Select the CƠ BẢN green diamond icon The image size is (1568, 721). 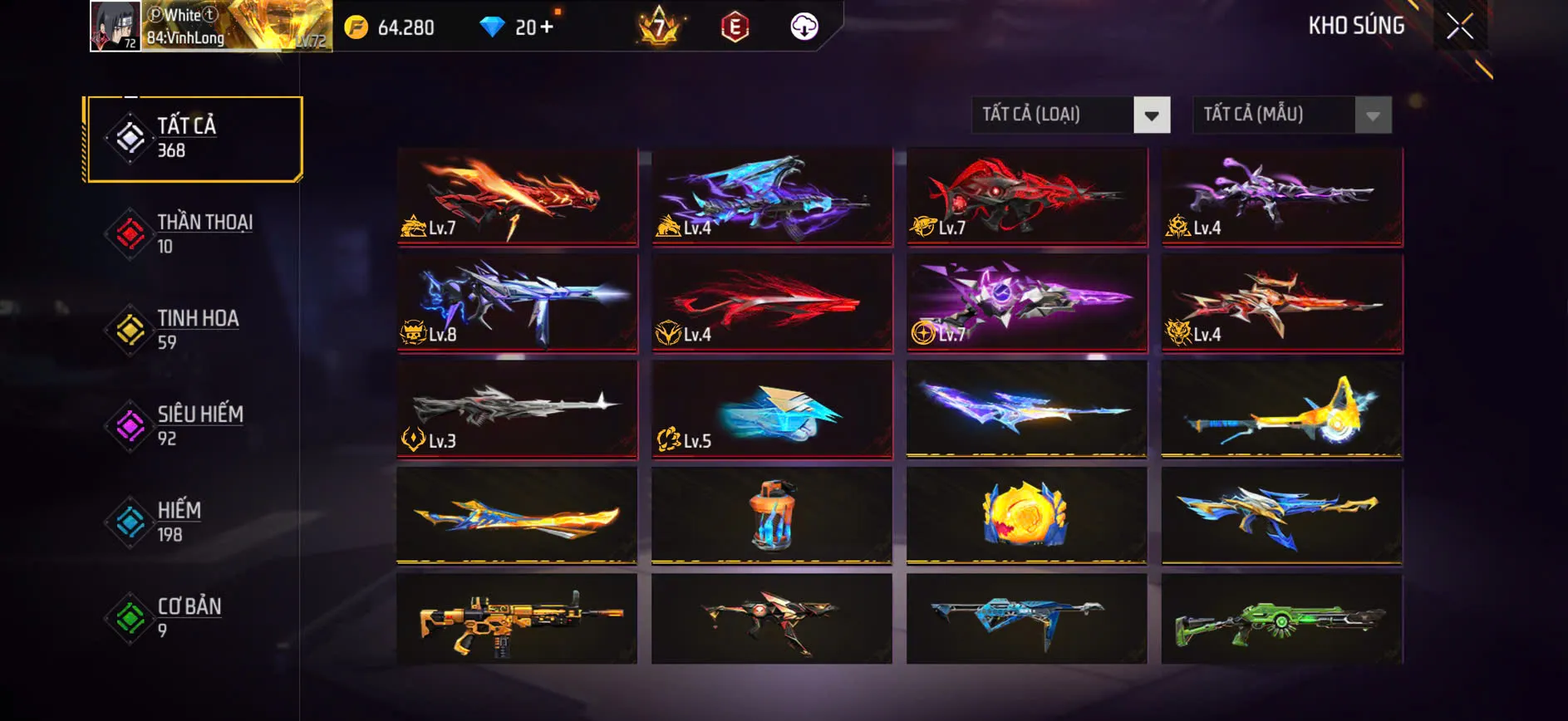(x=129, y=619)
